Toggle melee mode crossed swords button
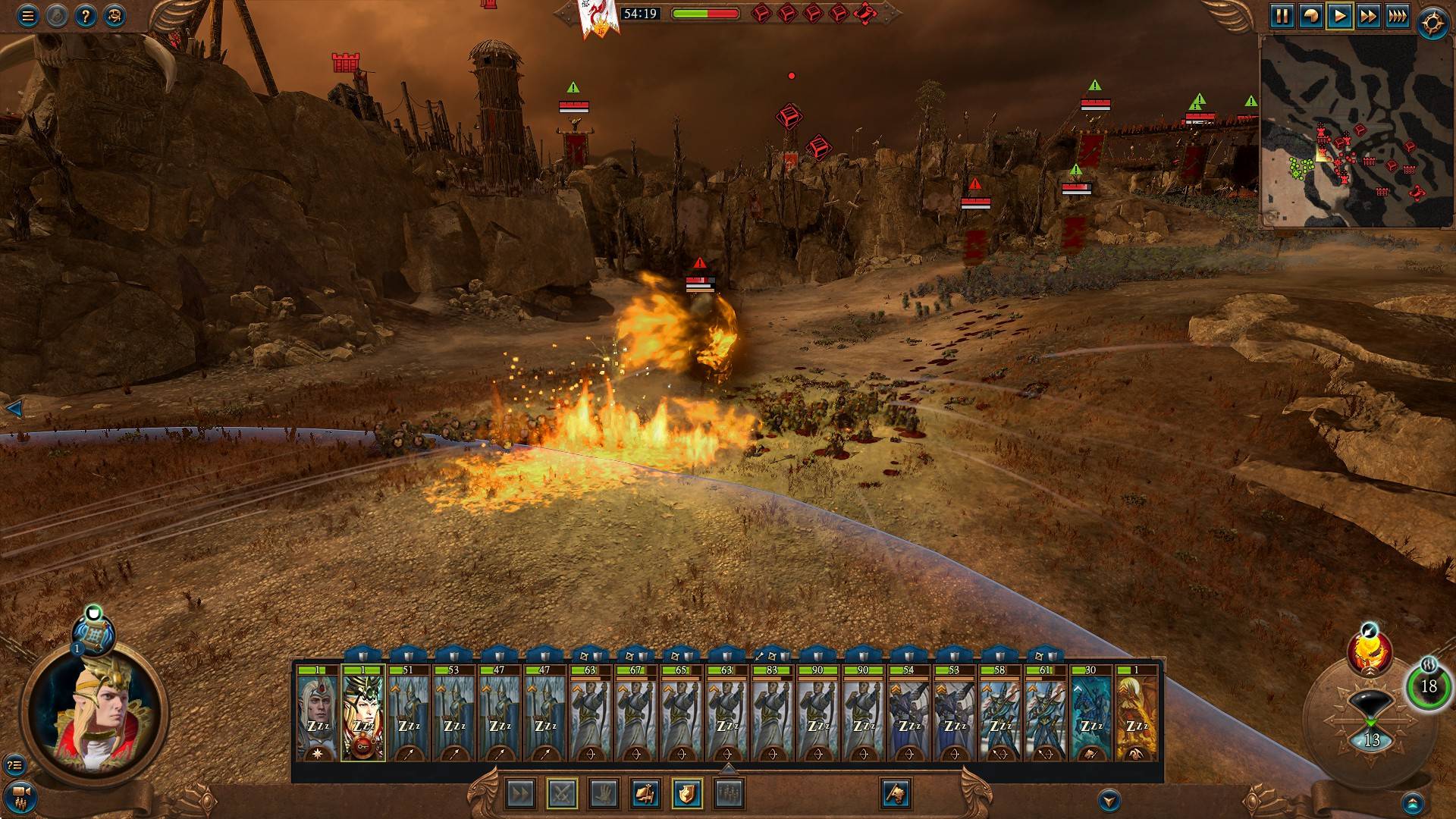 pos(562,794)
